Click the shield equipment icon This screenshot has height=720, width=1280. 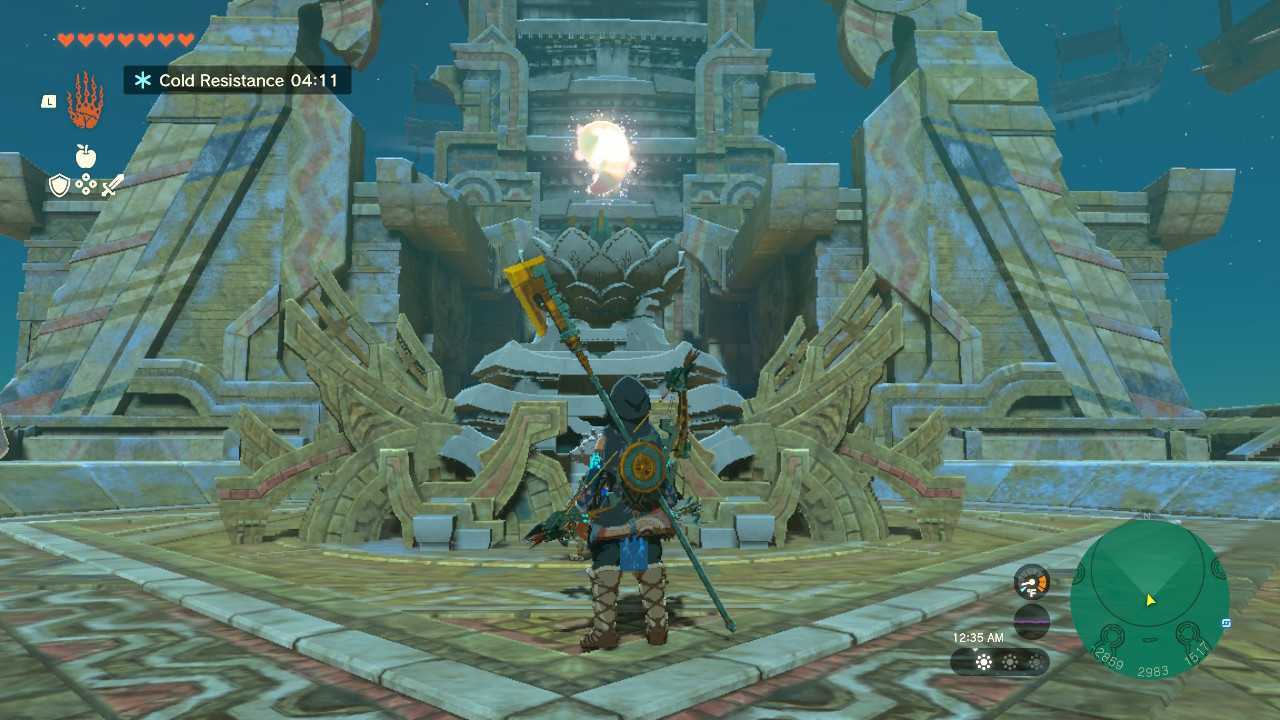(60, 183)
